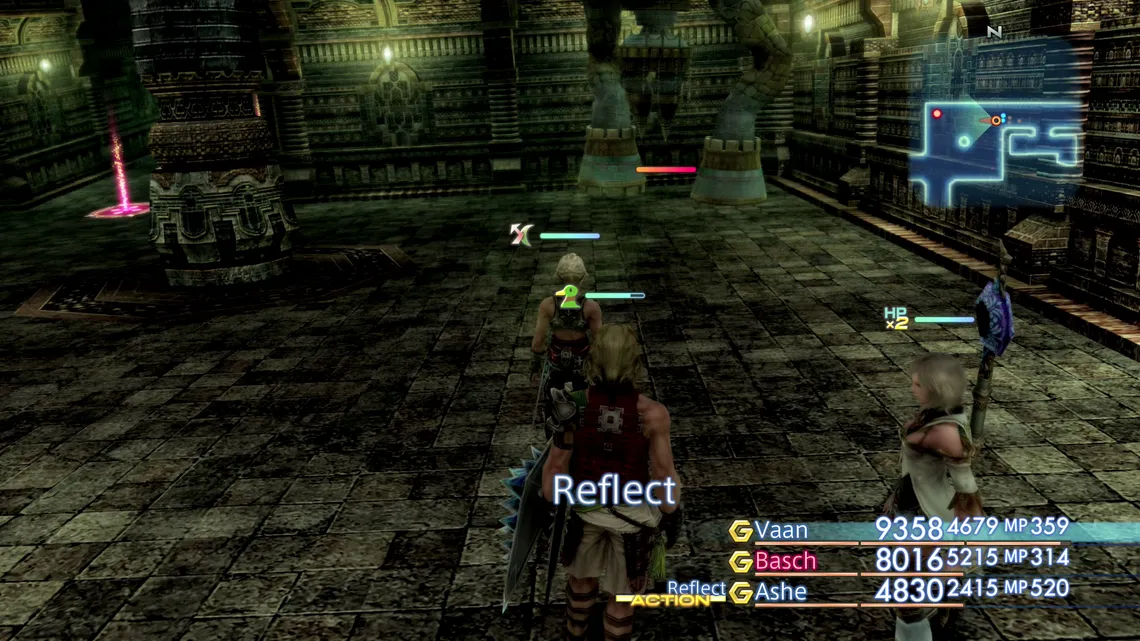The width and height of the screenshot is (1140, 641).
Task: Select Basch in the party list
Action: pos(785,561)
